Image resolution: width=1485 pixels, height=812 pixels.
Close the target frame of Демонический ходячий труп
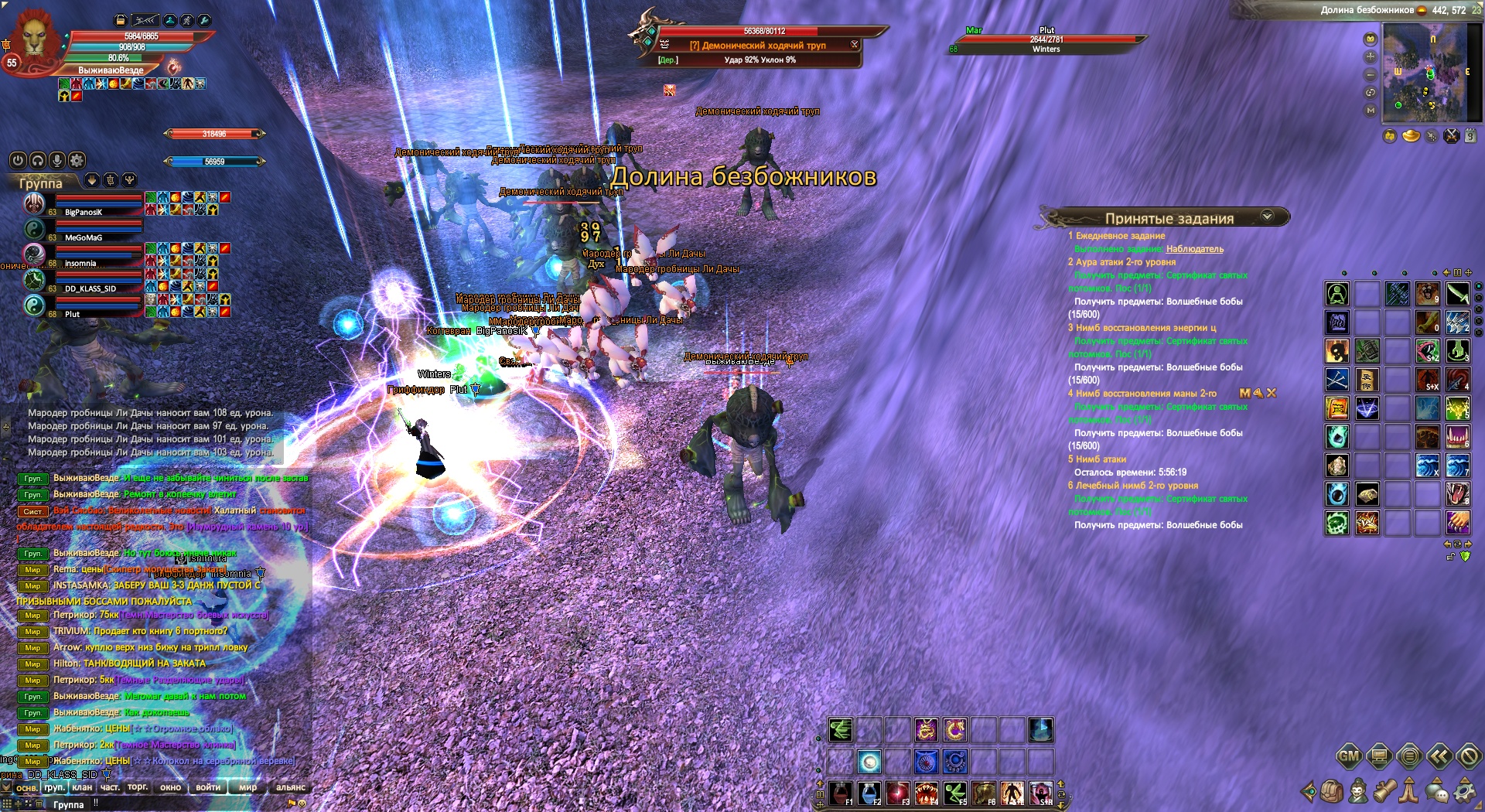click(x=854, y=44)
